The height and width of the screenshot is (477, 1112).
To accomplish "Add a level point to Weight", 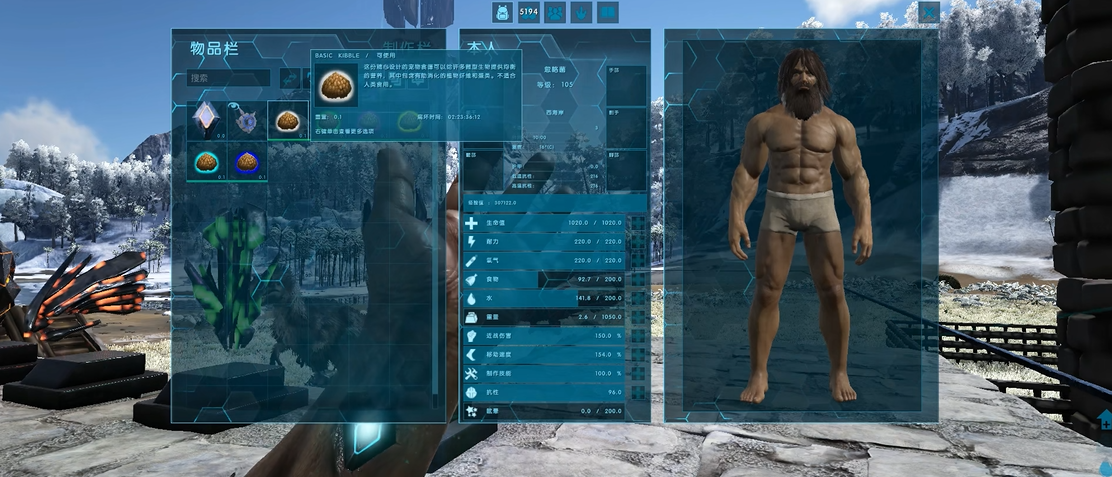I will point(637,317).
